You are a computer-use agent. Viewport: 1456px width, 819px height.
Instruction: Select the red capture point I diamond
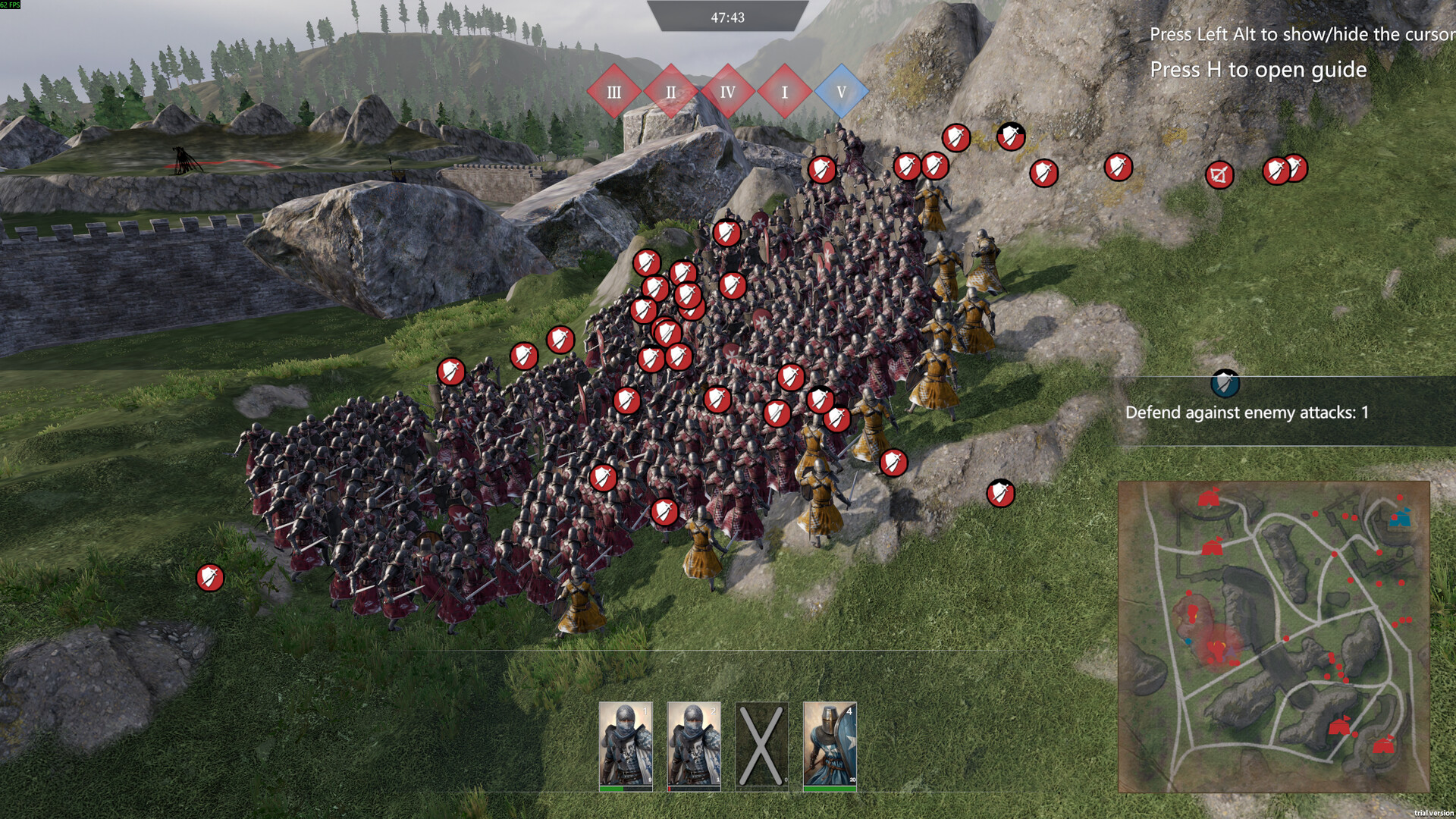coord(784,92)
